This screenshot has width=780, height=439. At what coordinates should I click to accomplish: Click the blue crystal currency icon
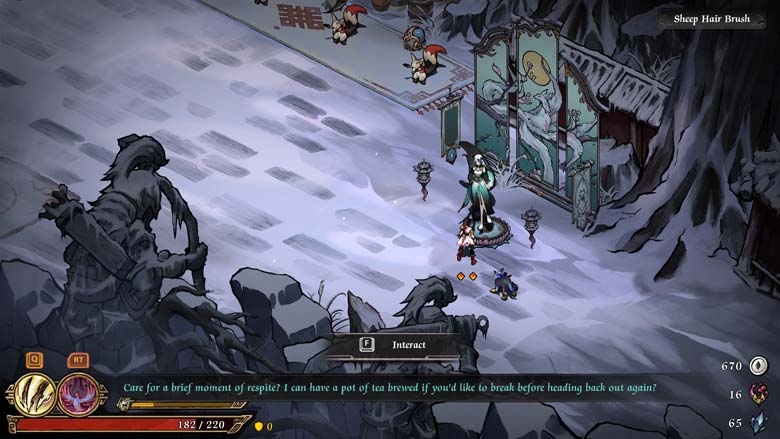click(x=758, y=423)
